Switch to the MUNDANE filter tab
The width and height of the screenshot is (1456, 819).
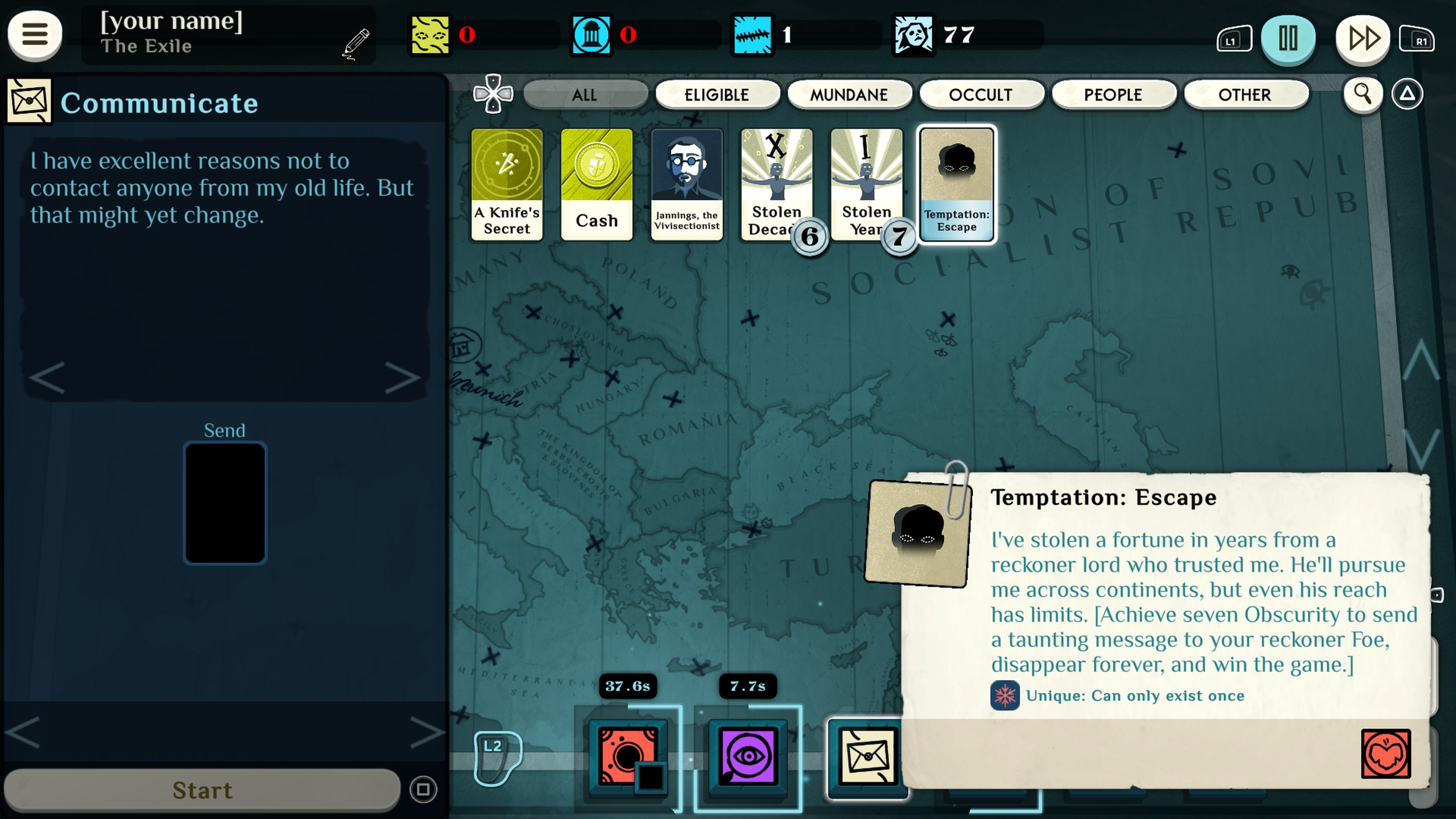[x=849, y=95]
